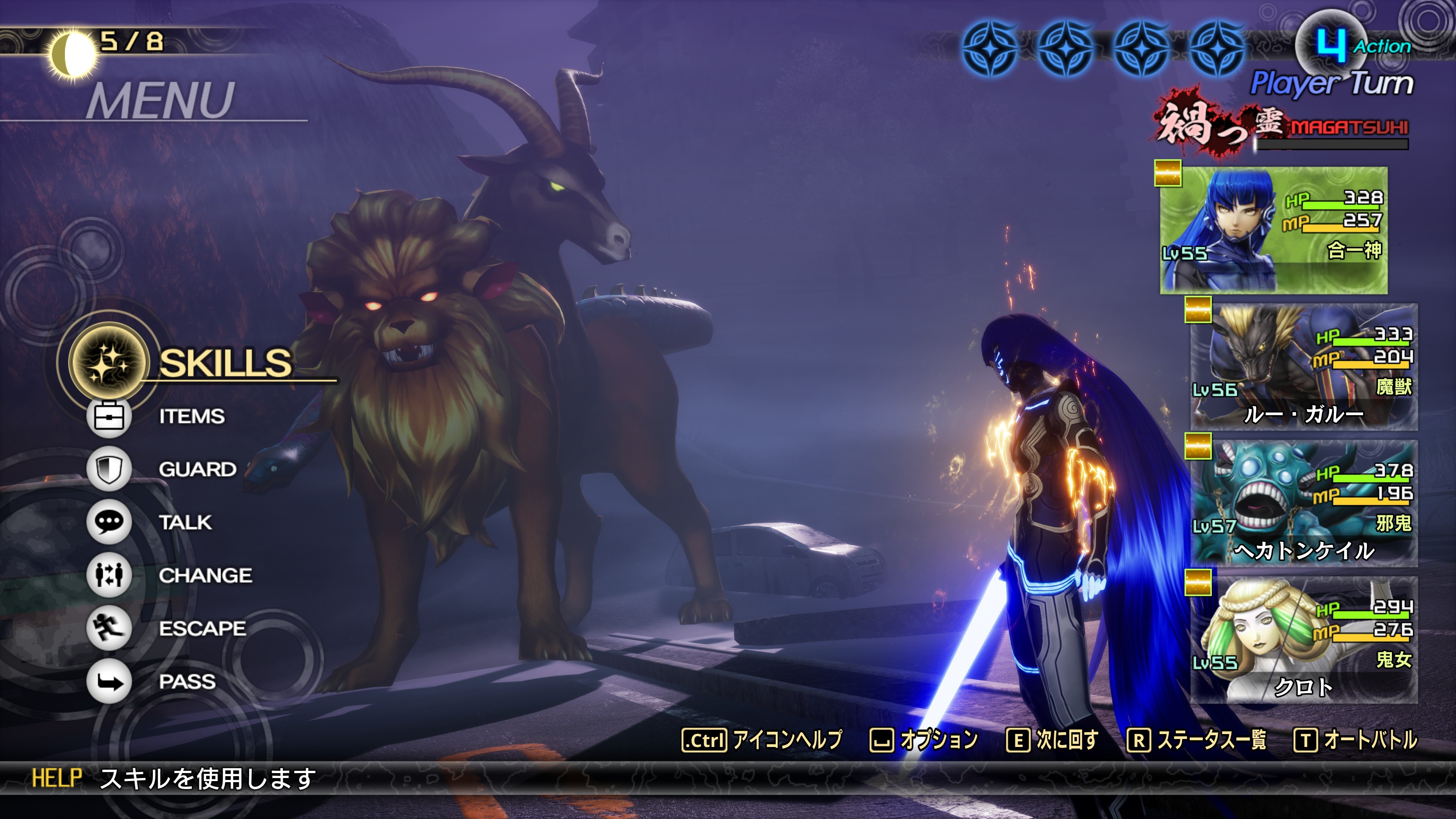Select SKILLS from the battle menu
This screenshot has height=819, width=1456.
pyautogui.click(x=225, y=362)
